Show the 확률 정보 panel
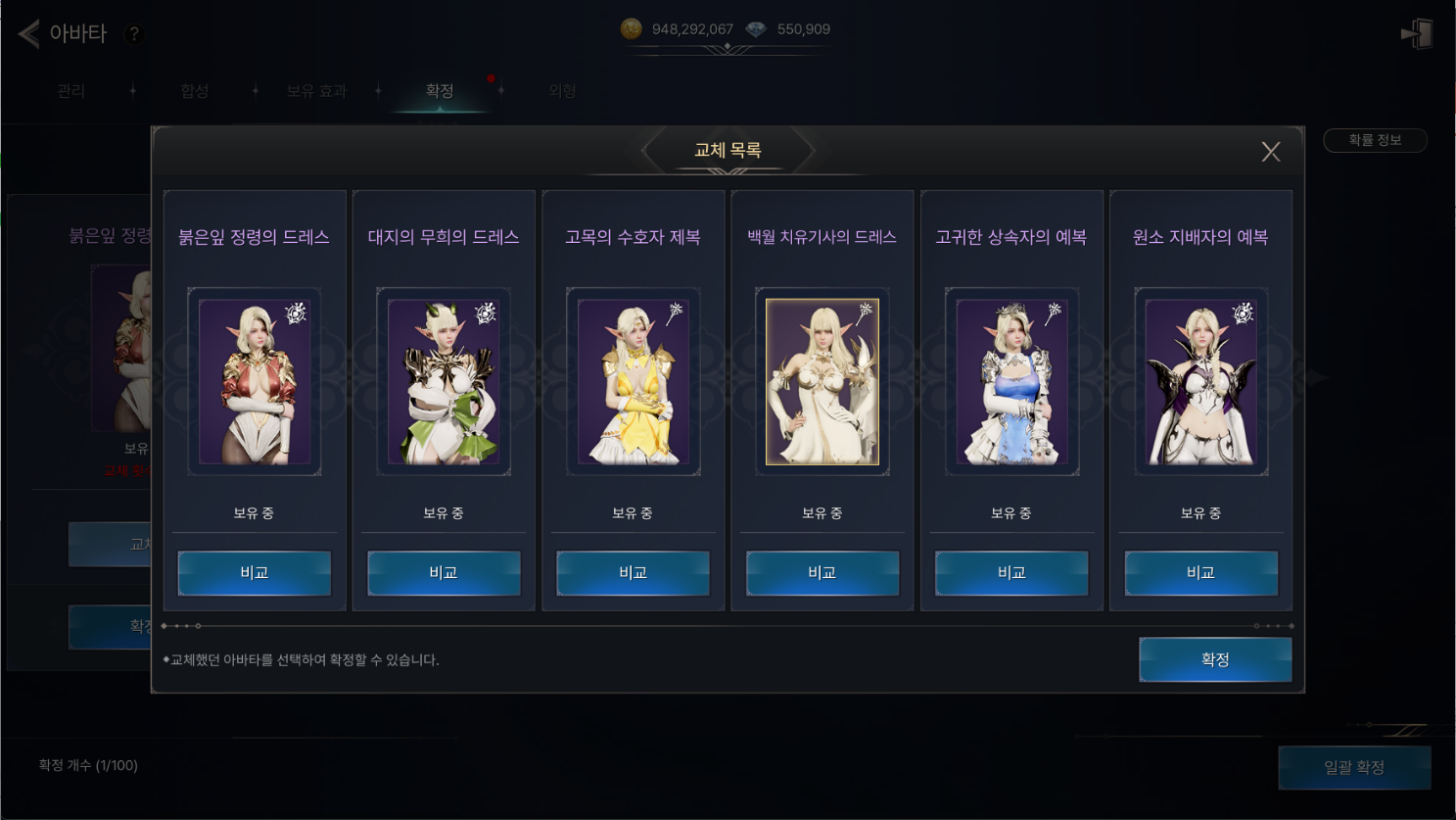Viewport: 1456px width, 820px height. (x=1375, y=140)
